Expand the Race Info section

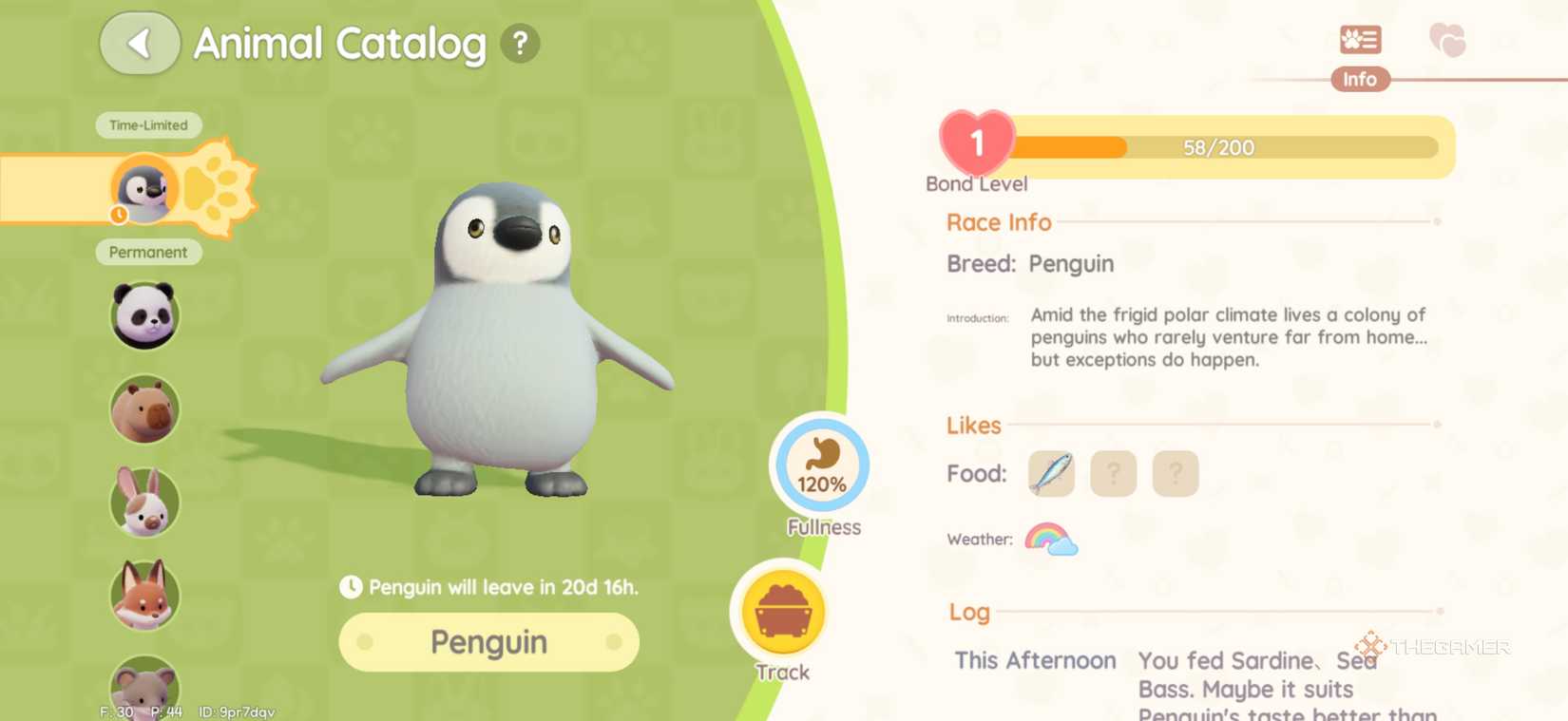999,221
